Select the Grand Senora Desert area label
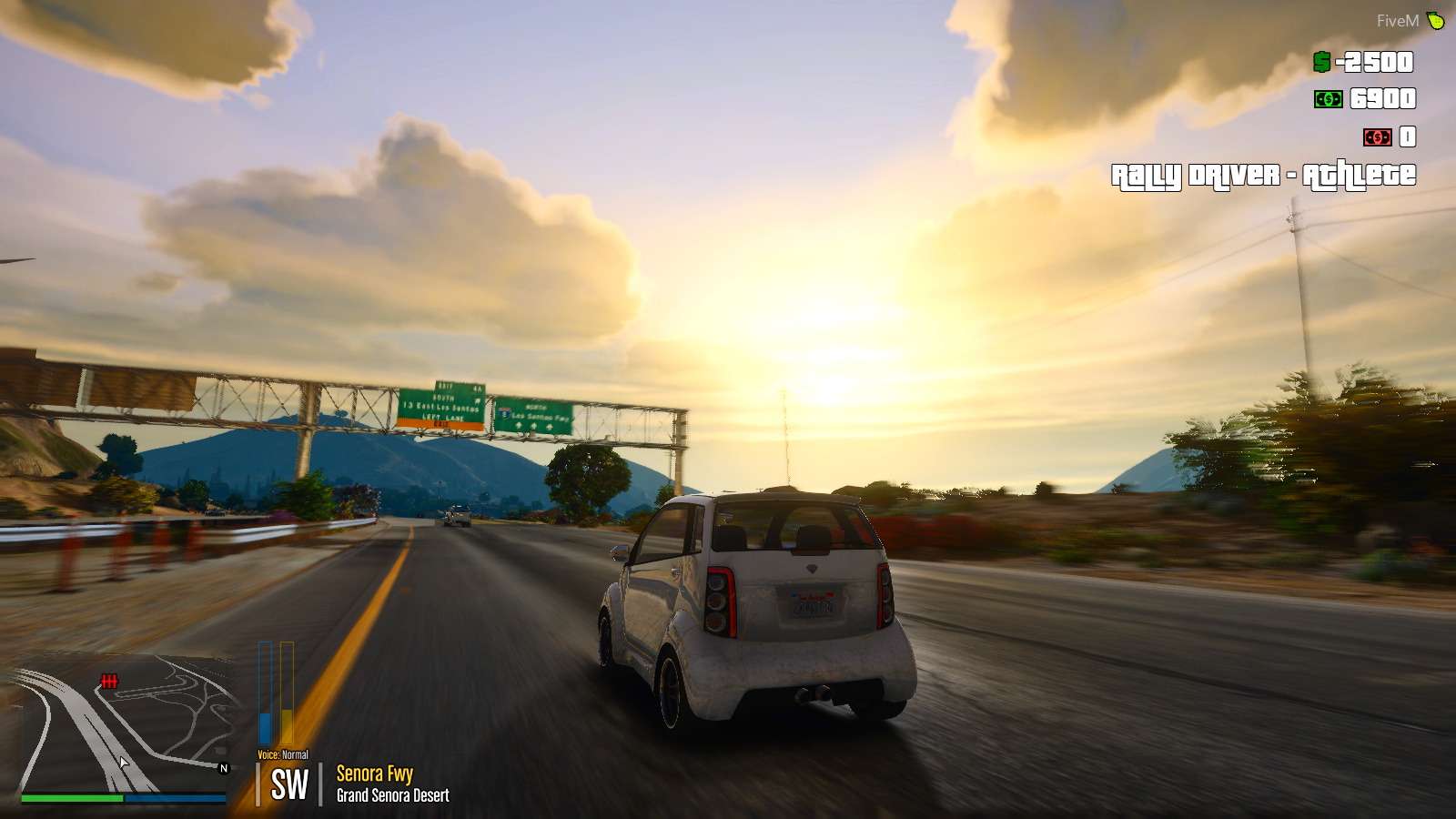Viewport: 1456px width, 819px height. tap(391, 795)
